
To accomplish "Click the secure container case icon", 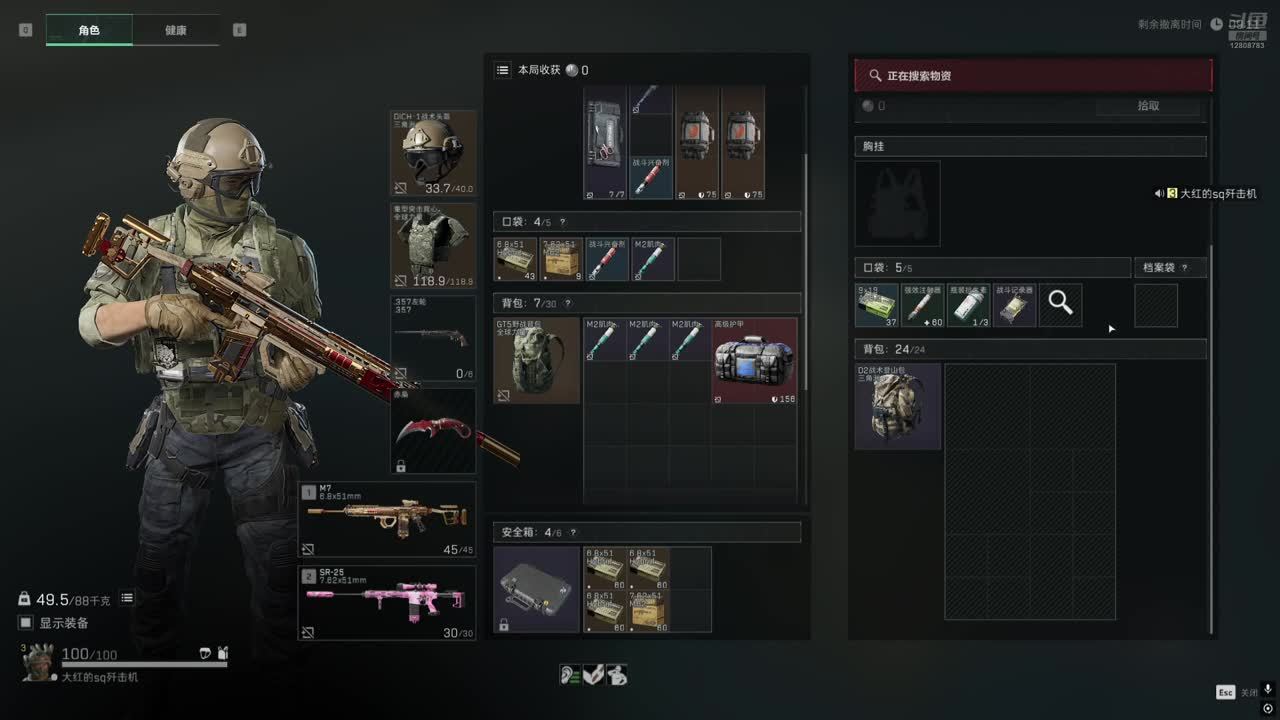I will click(537, 589).
